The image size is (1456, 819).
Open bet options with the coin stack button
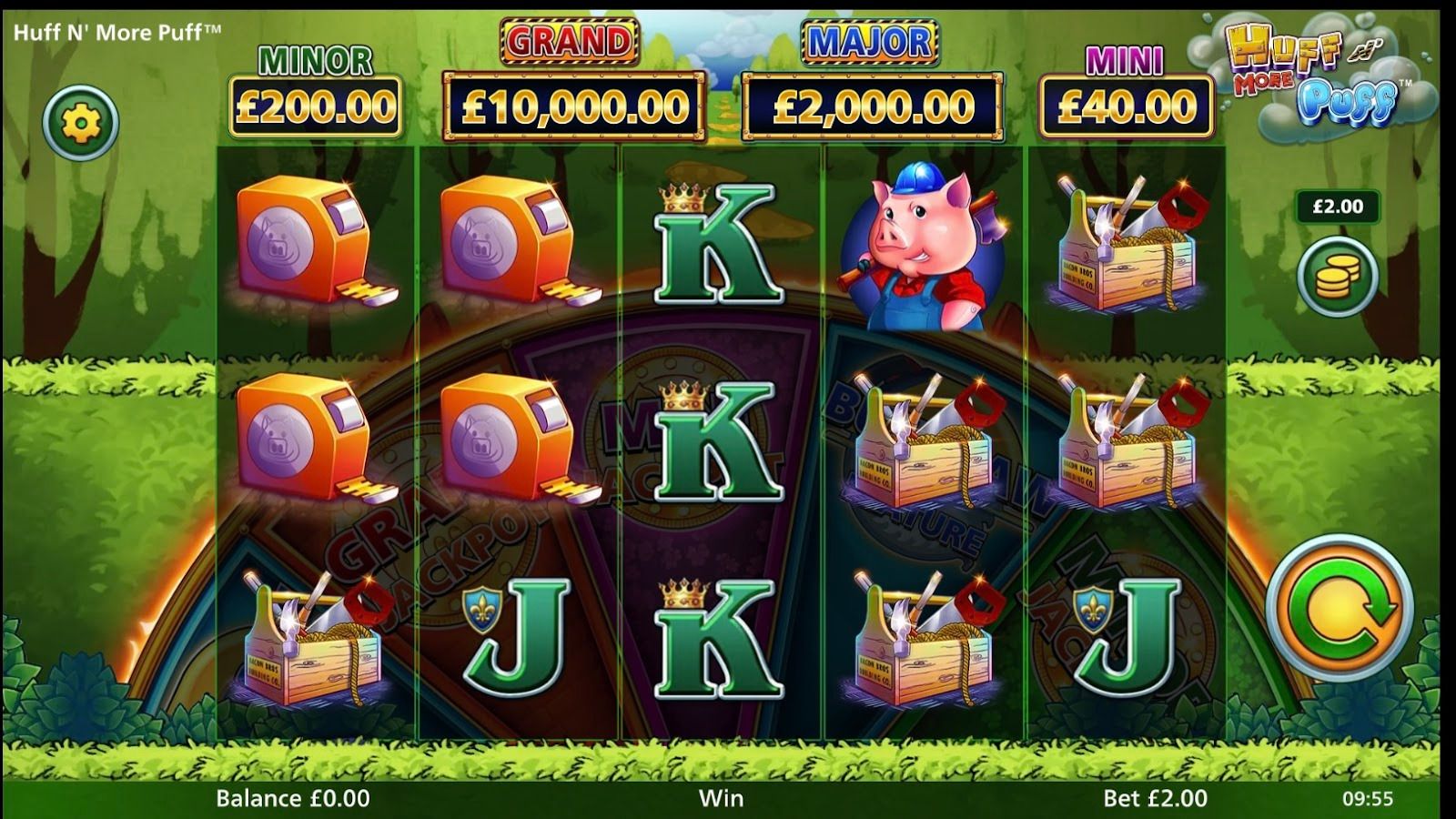tap(1337, 277)
